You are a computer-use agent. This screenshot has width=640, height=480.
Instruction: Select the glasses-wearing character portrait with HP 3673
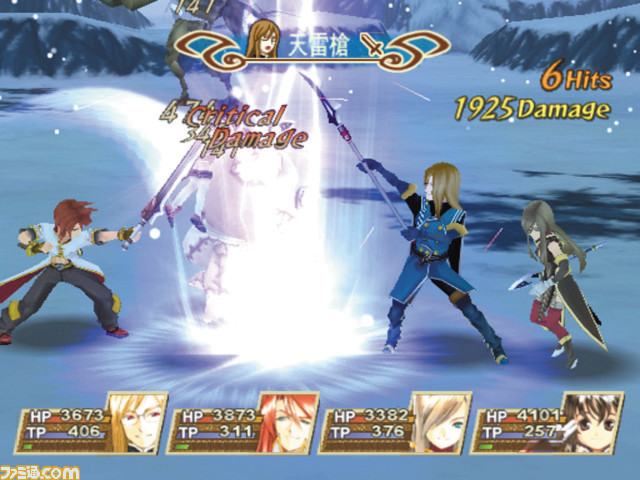(x=134, y=422)
